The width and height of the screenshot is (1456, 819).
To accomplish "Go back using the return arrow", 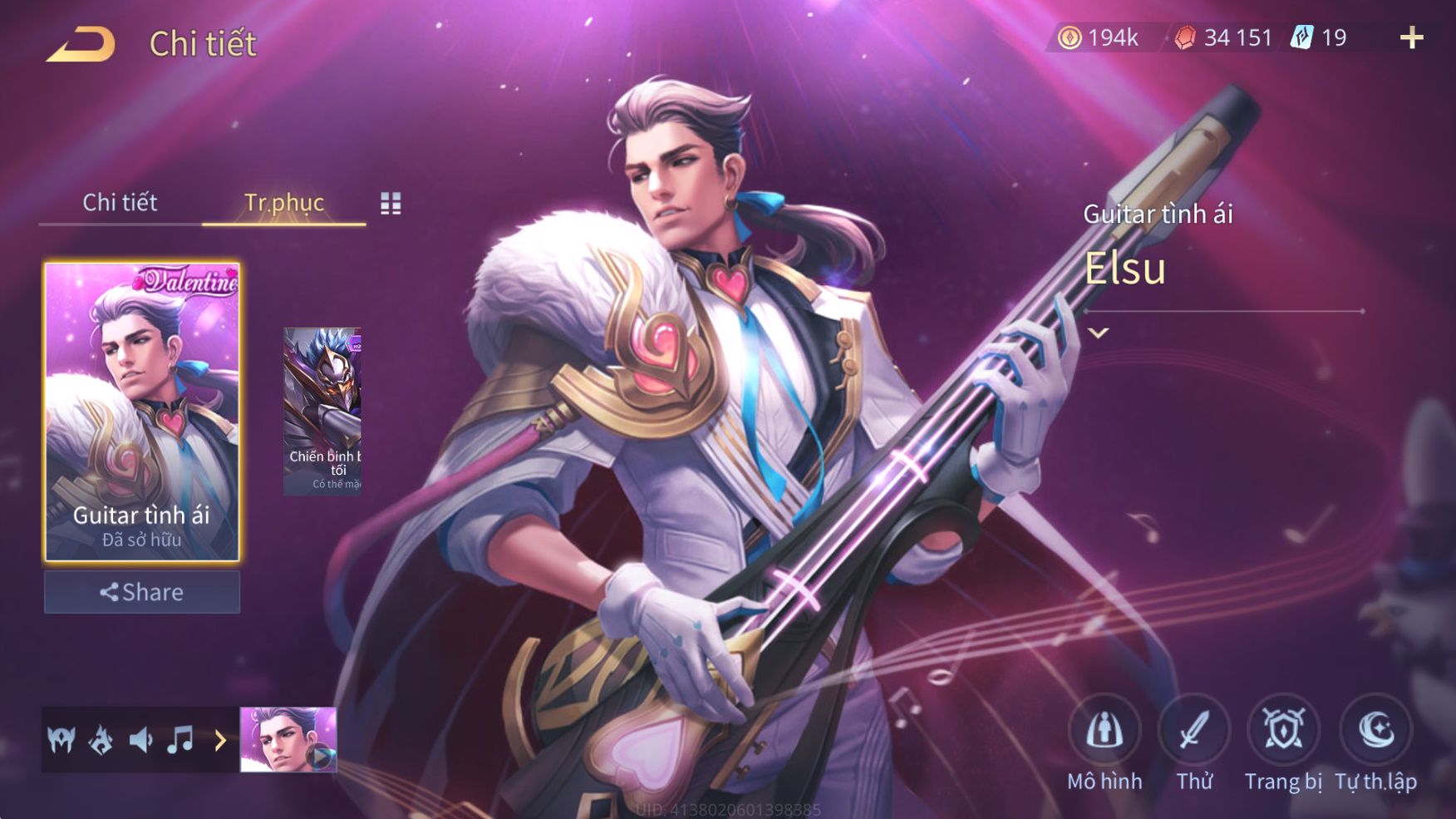I will [x=81, y=44].
